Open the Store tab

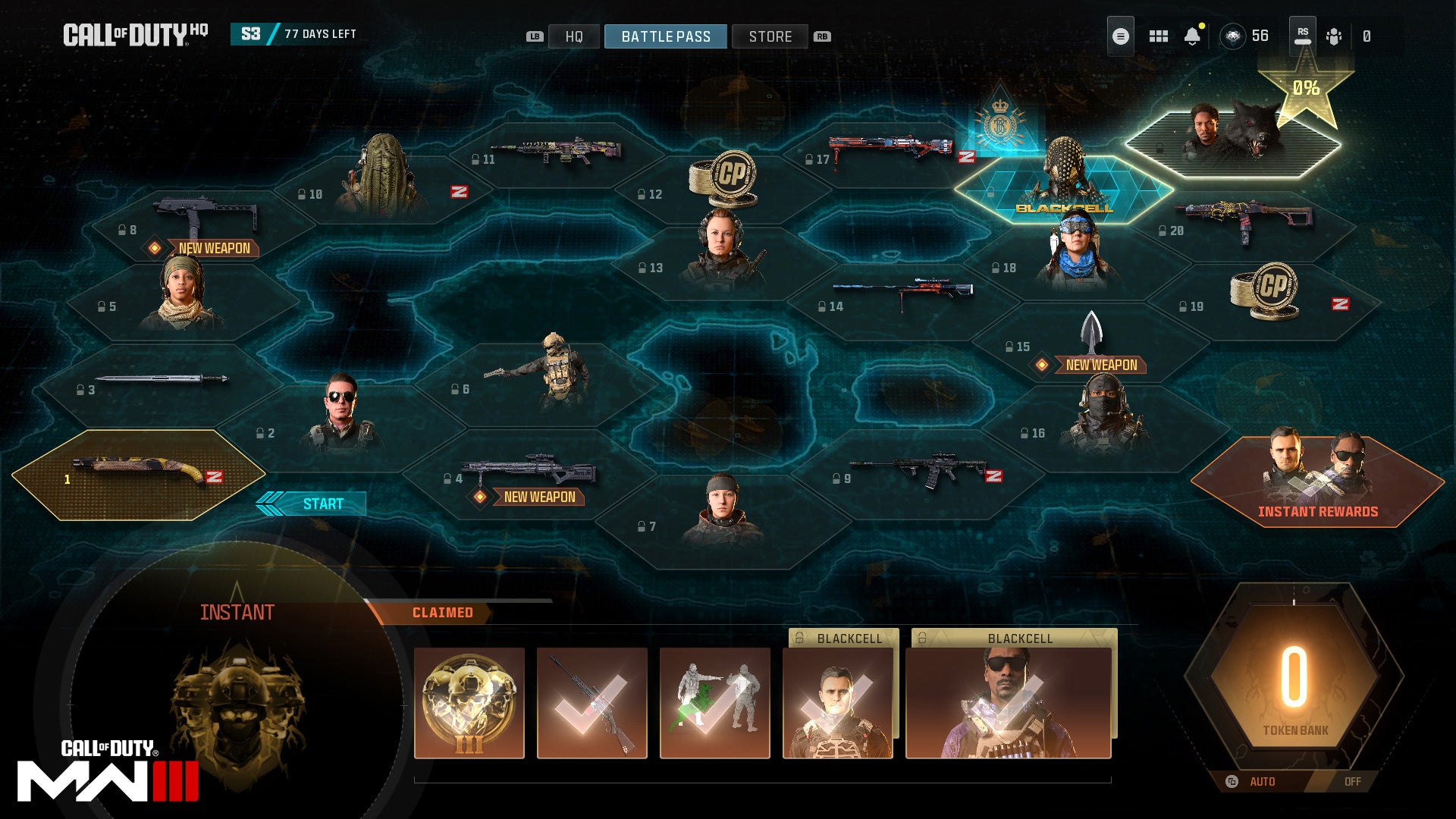[x=770, y=36]
